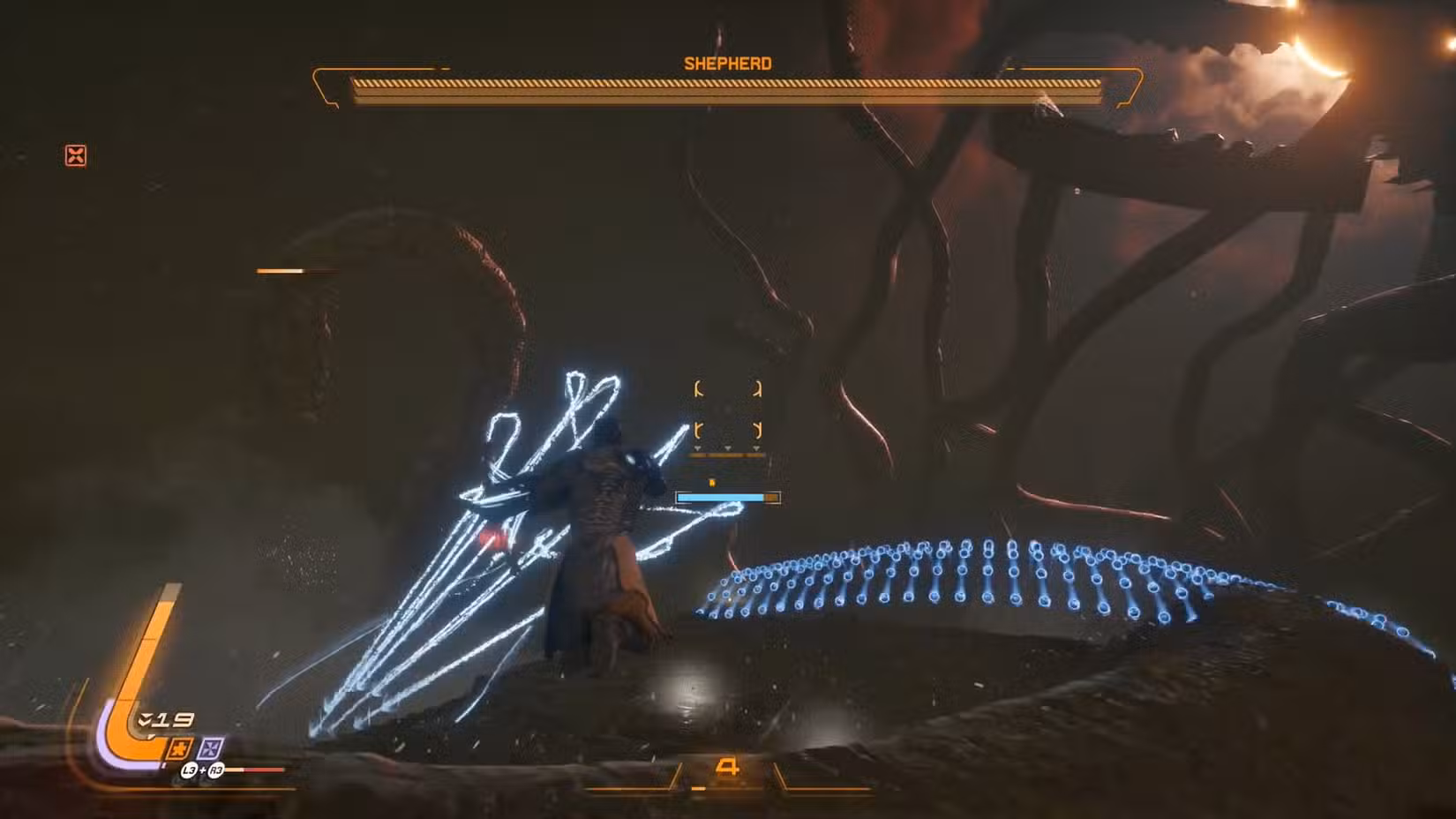Expand the targeting bracket indicator arrows
This screenshot has width=1456, height=819.
click(728, 448)
